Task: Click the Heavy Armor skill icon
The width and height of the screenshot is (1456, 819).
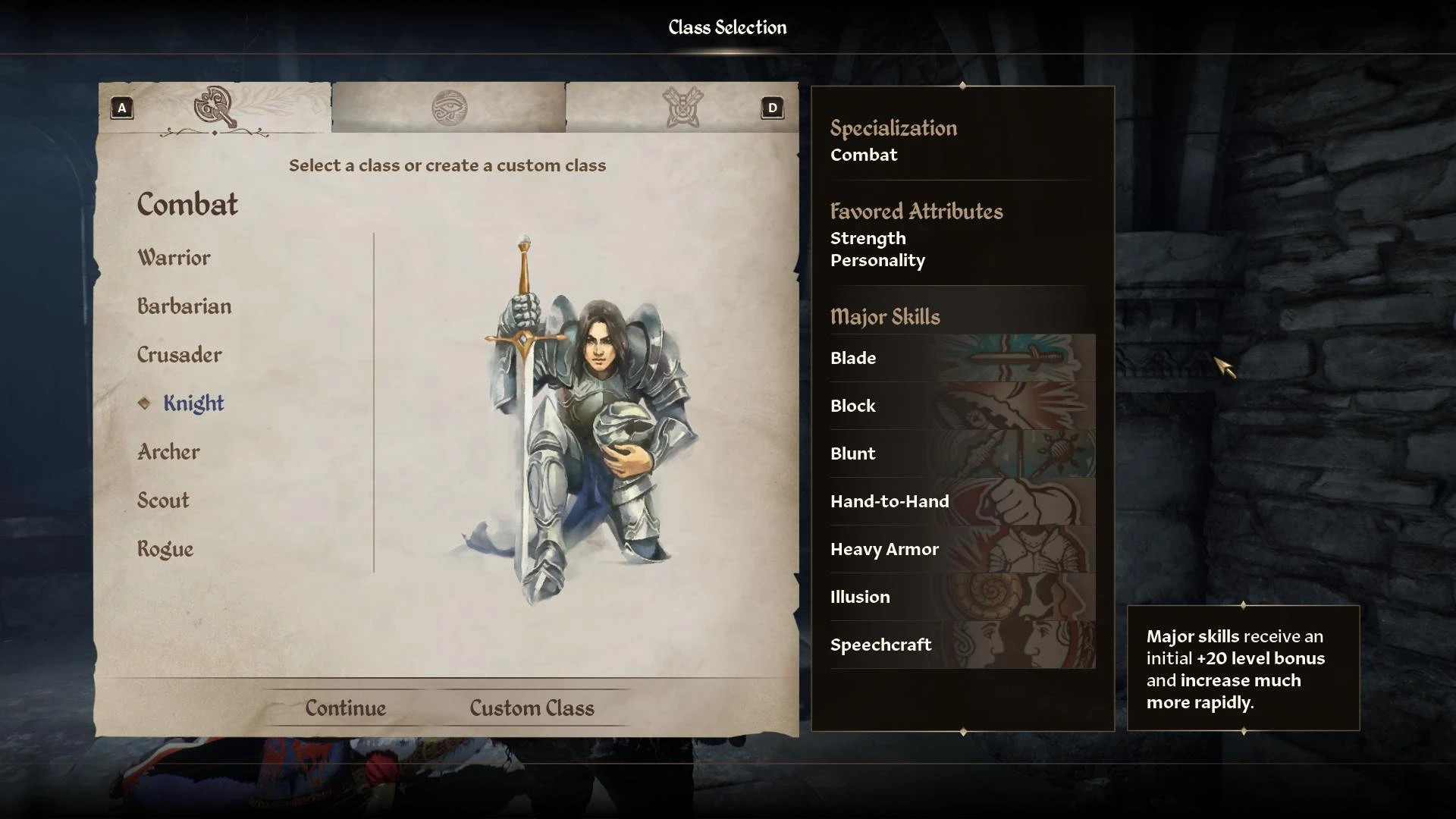Action: coord(1024,549)
